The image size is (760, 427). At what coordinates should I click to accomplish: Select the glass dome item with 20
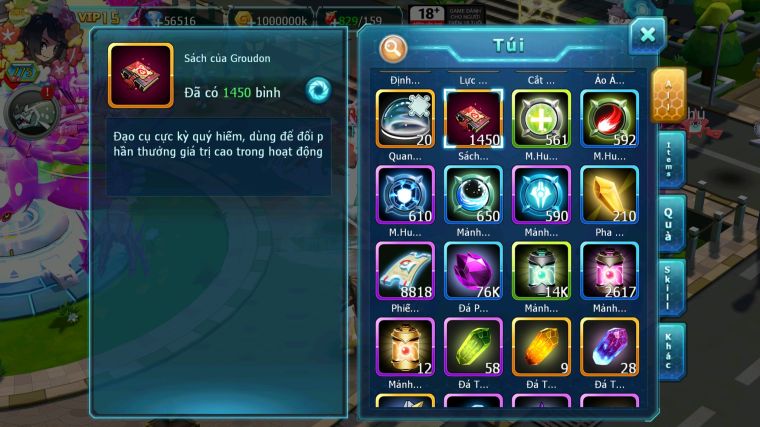(x=405, y=118)
